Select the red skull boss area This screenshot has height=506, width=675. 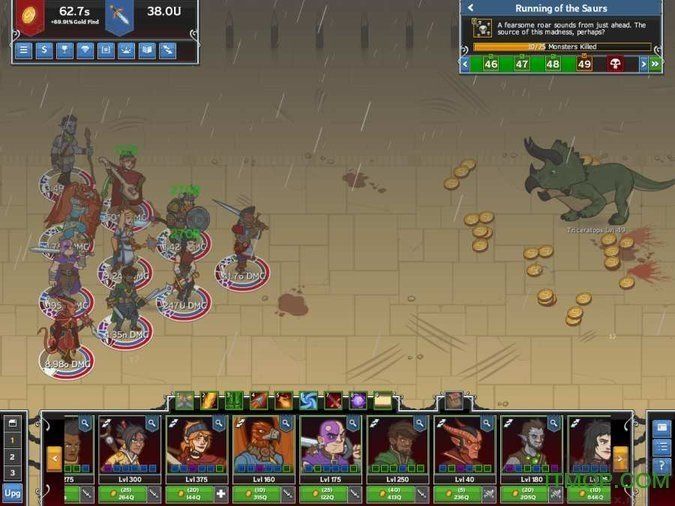tap(615, 64)
